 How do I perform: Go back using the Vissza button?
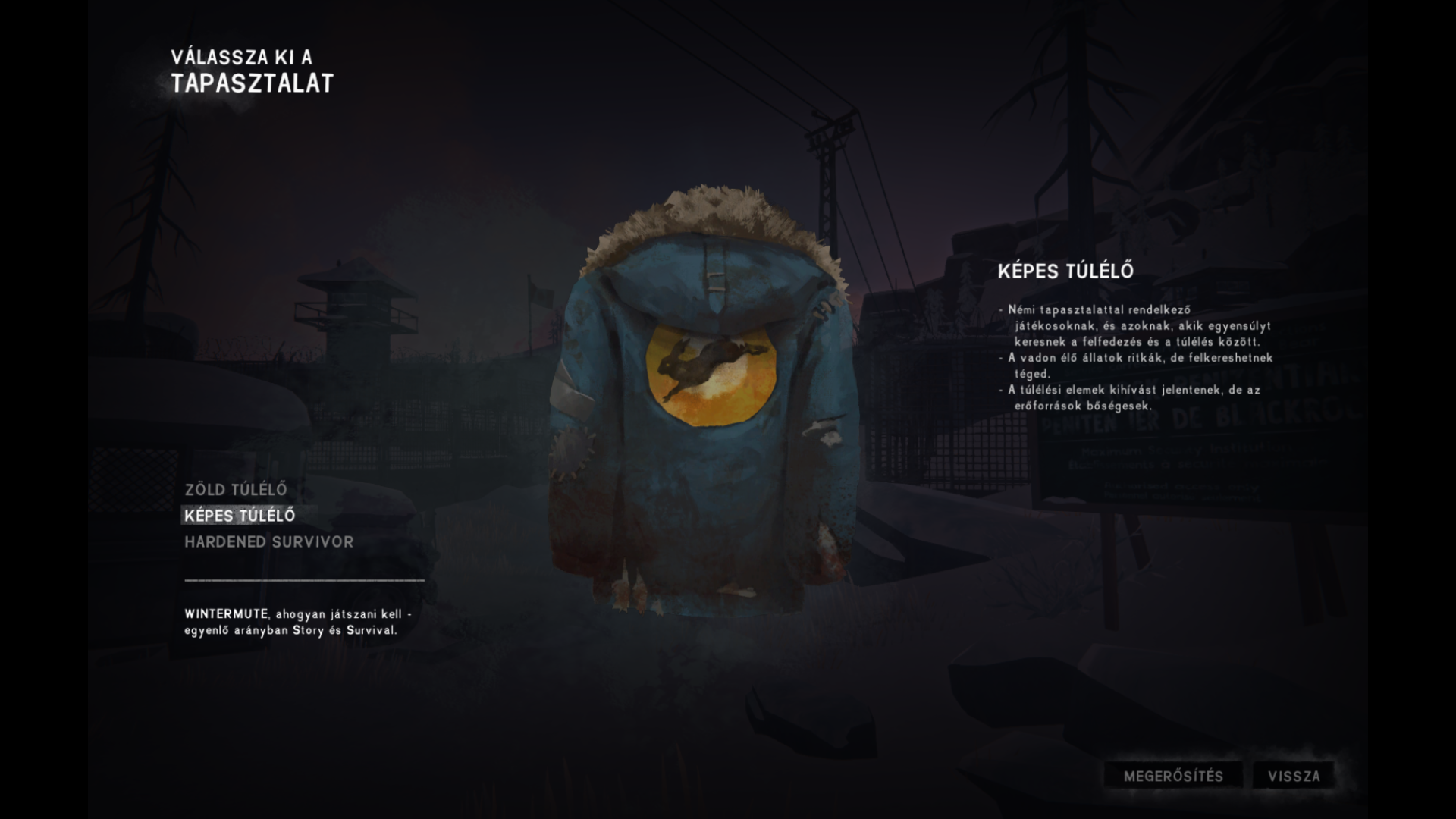(1294, 777)
